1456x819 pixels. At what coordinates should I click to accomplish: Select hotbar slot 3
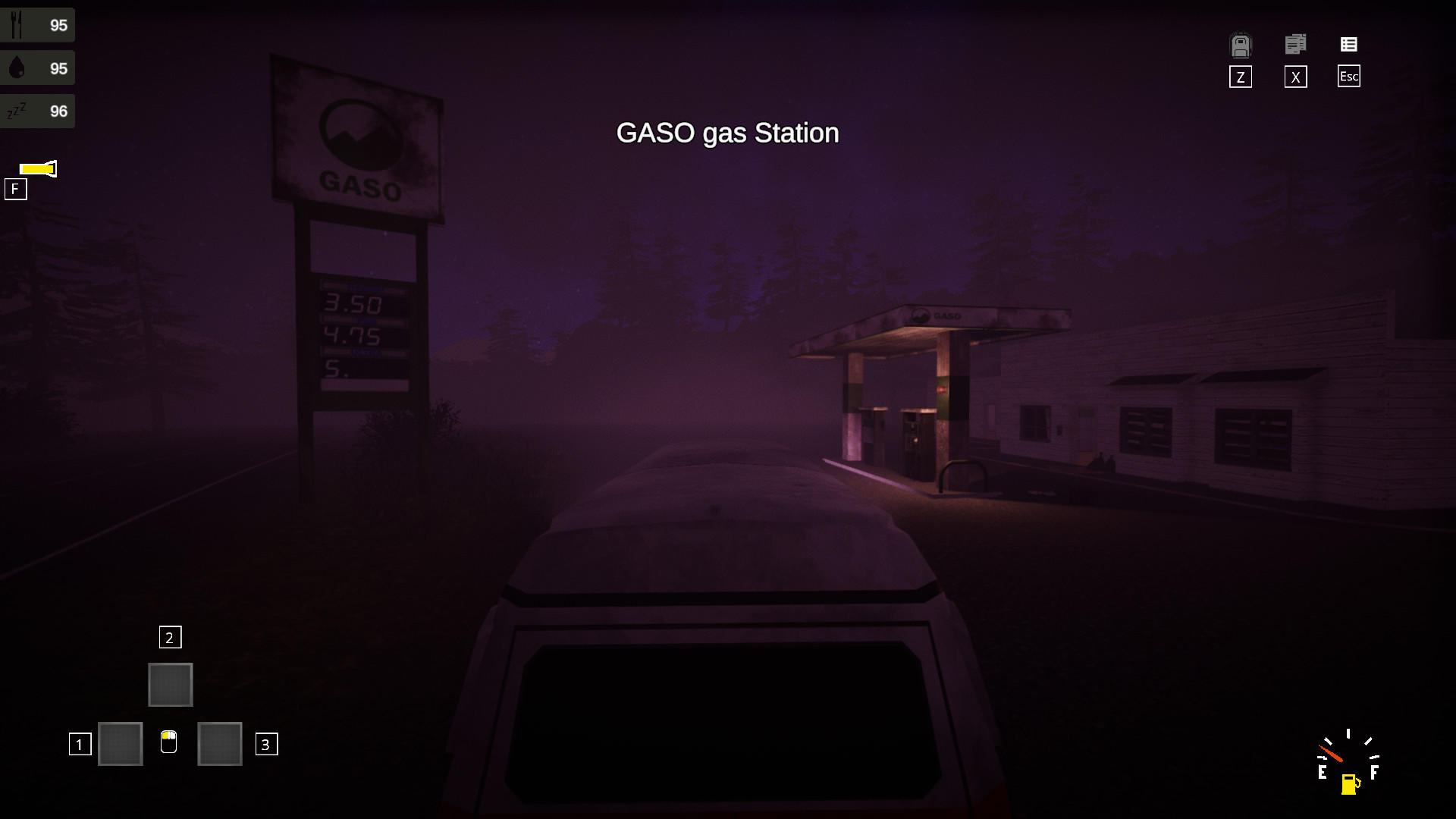tap(219, 744)
